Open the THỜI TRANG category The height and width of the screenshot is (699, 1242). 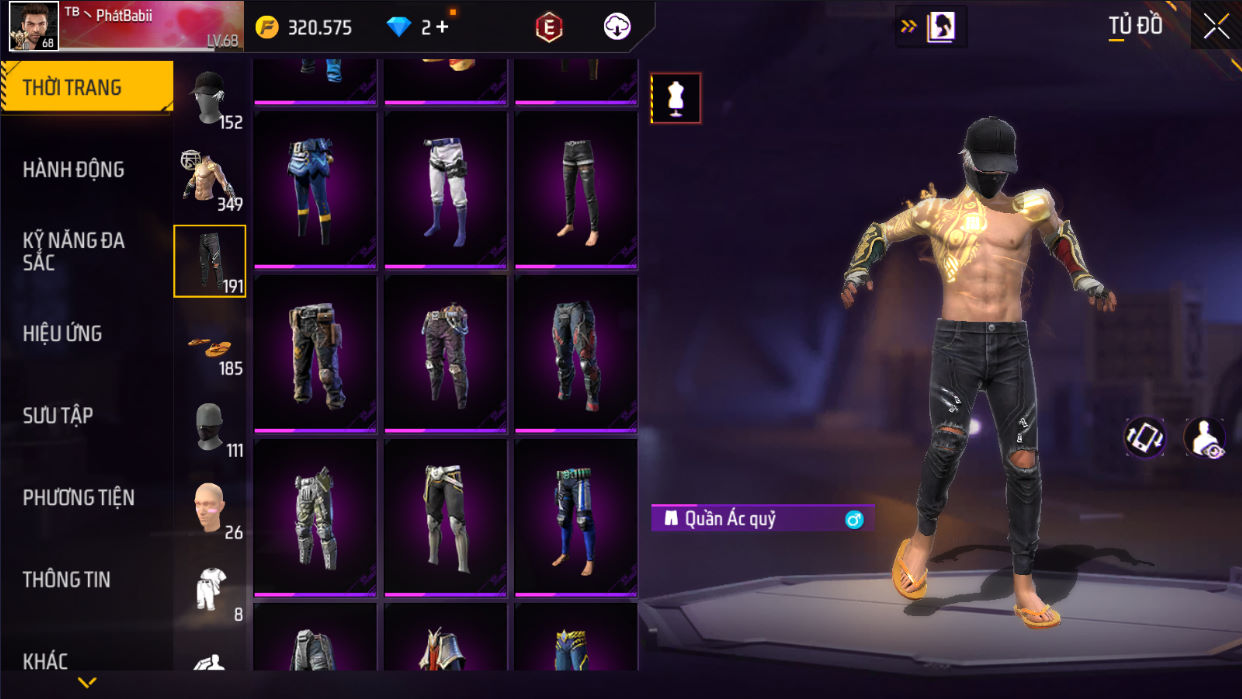tap(86, 88)
